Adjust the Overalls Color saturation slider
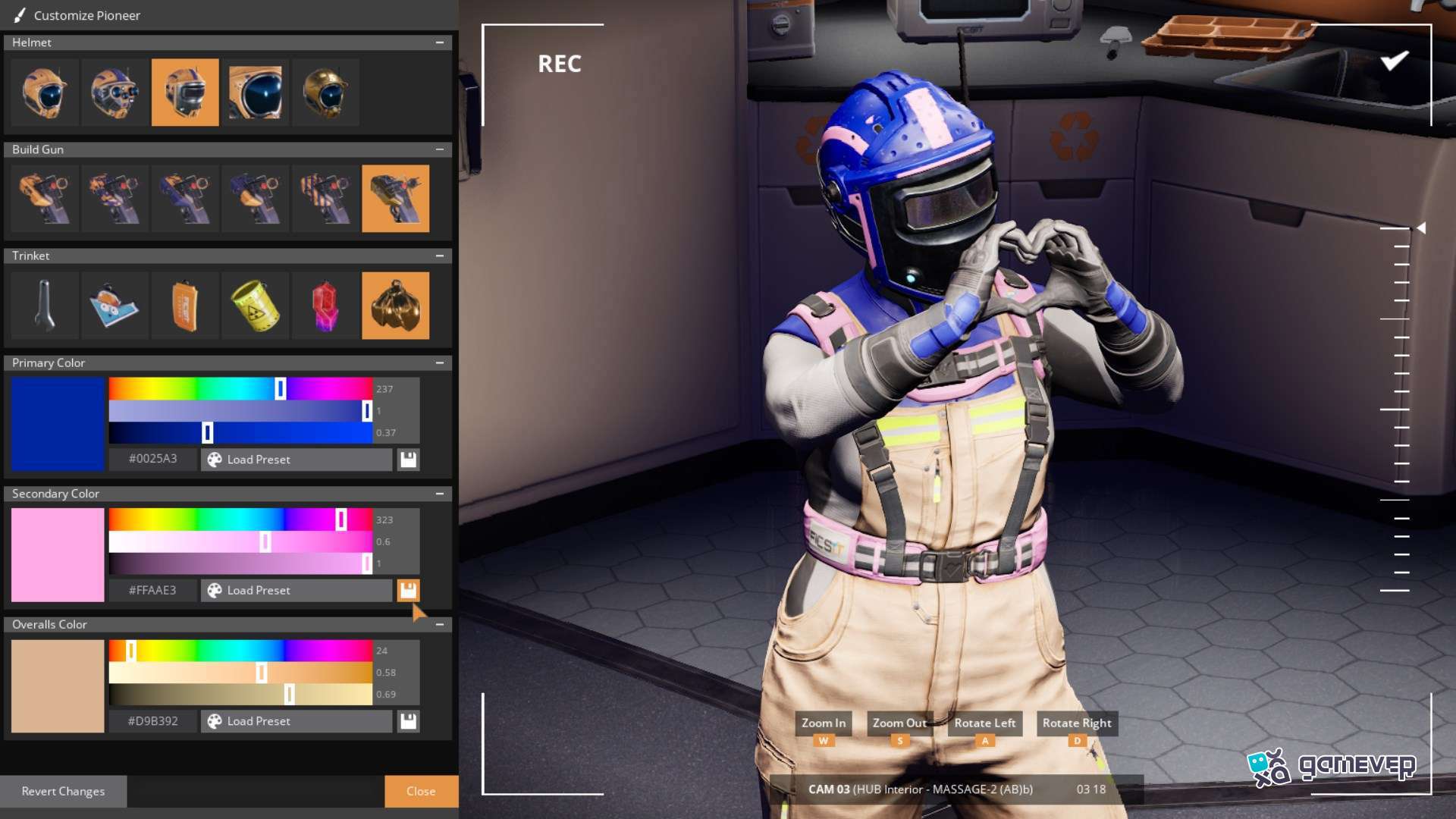The width and height of the screenshot is (1456, 819). (240, 673)
